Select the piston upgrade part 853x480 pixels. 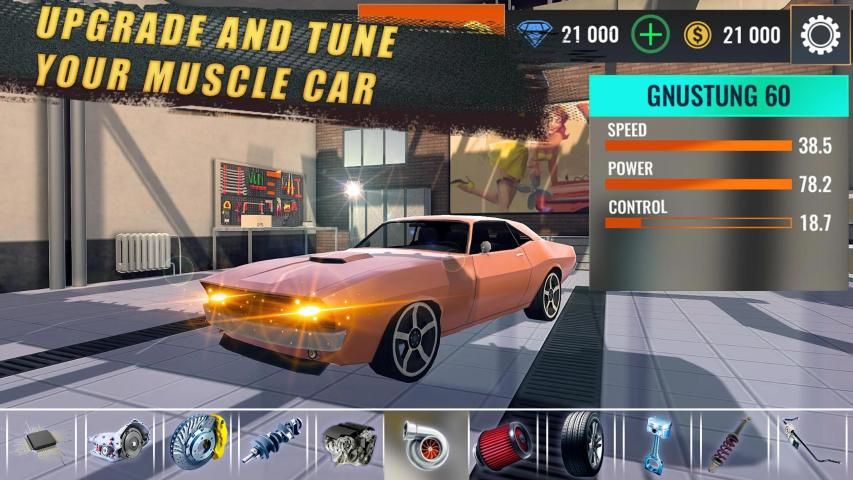pyautogui.click(x=657, y=443)
